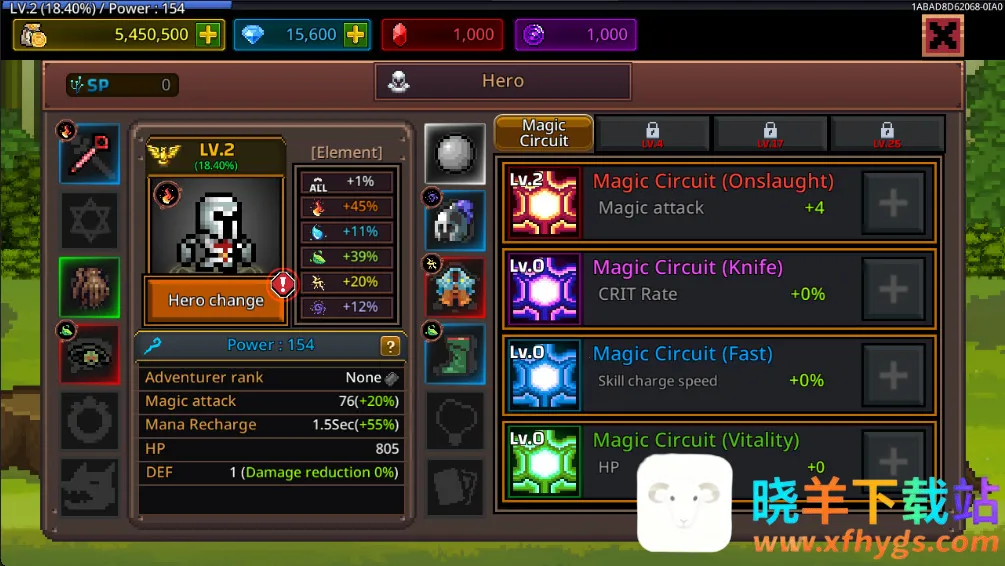Screen dimensions: 1005x566
Task: Select the knight helmet equipment slot
Action: coord(455,221)
